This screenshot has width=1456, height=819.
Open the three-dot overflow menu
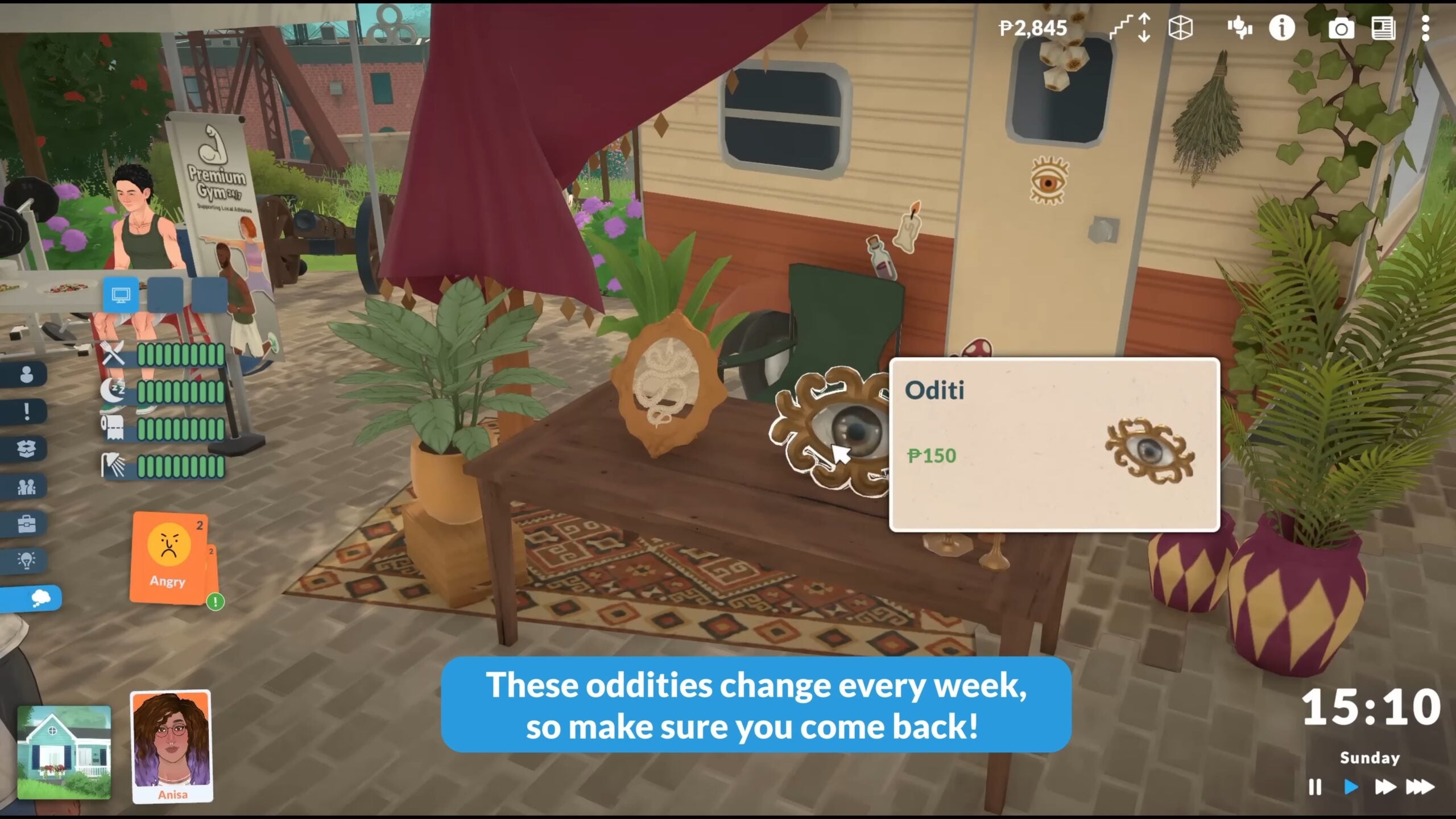click(1426, 28)
